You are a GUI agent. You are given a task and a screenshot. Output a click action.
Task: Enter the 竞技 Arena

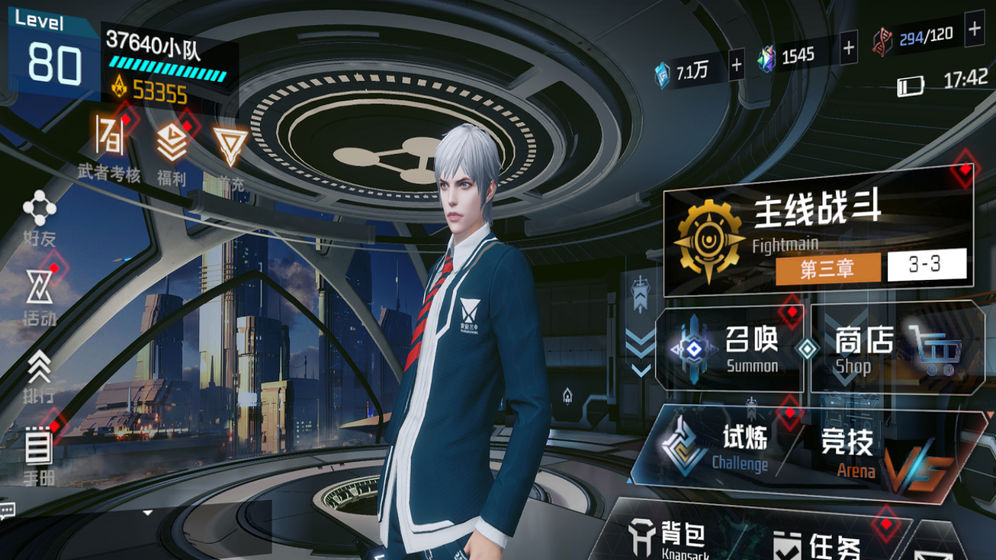(x=862, y=450)
